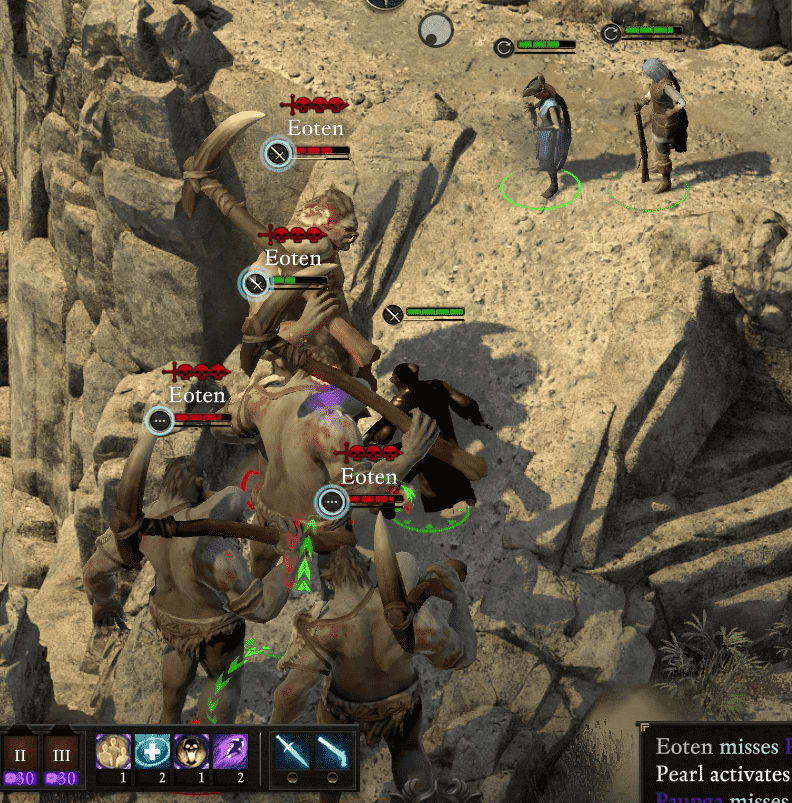Activate the purple leaping figure ability
Image resolution: width=792 pixels, height=803 pixels.
[x=230, y=751]
